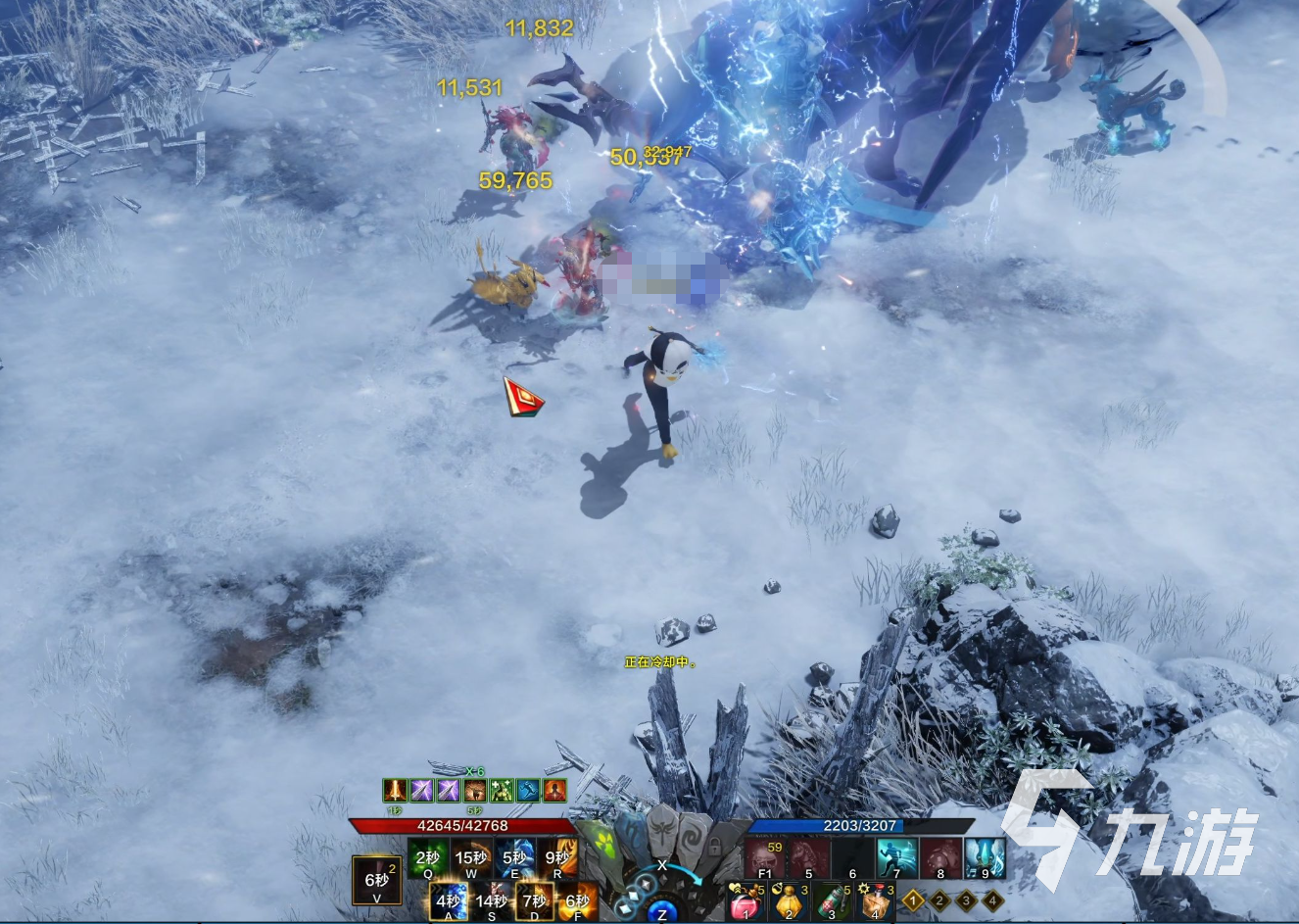
Task: Use the yellow flask item in slot 2
Action: pyautogui.click(x=790, y=900)
